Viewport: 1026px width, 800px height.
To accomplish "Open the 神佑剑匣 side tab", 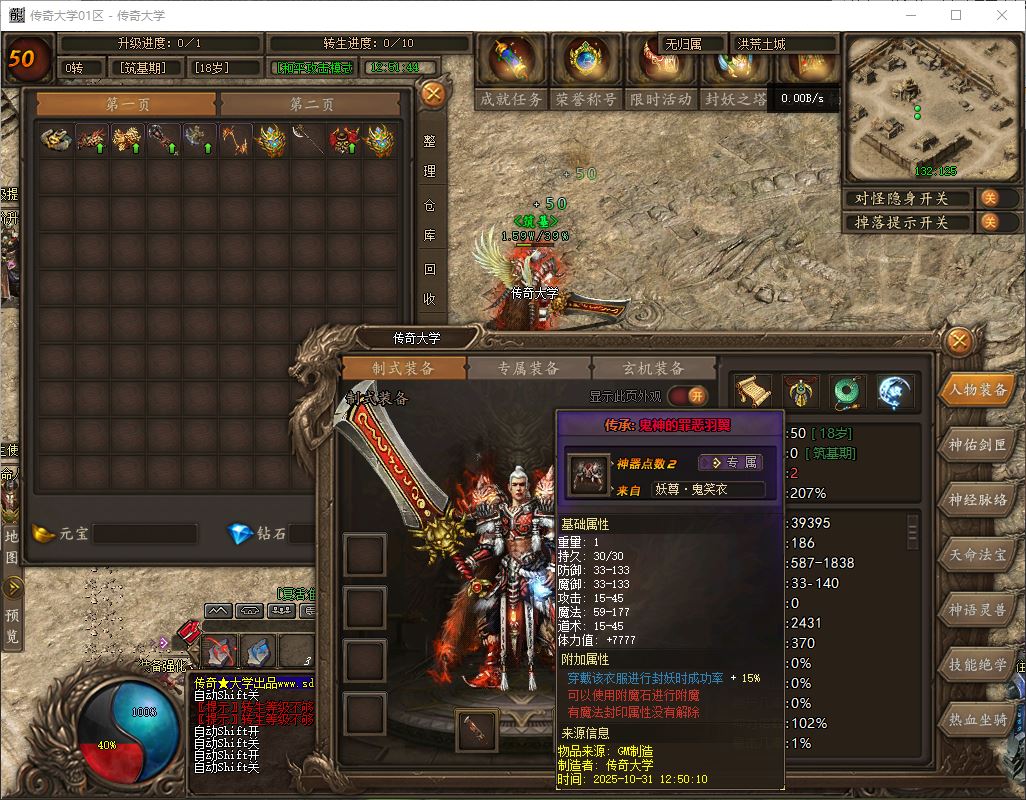I will pyautogui.click(x=977, y=445).
